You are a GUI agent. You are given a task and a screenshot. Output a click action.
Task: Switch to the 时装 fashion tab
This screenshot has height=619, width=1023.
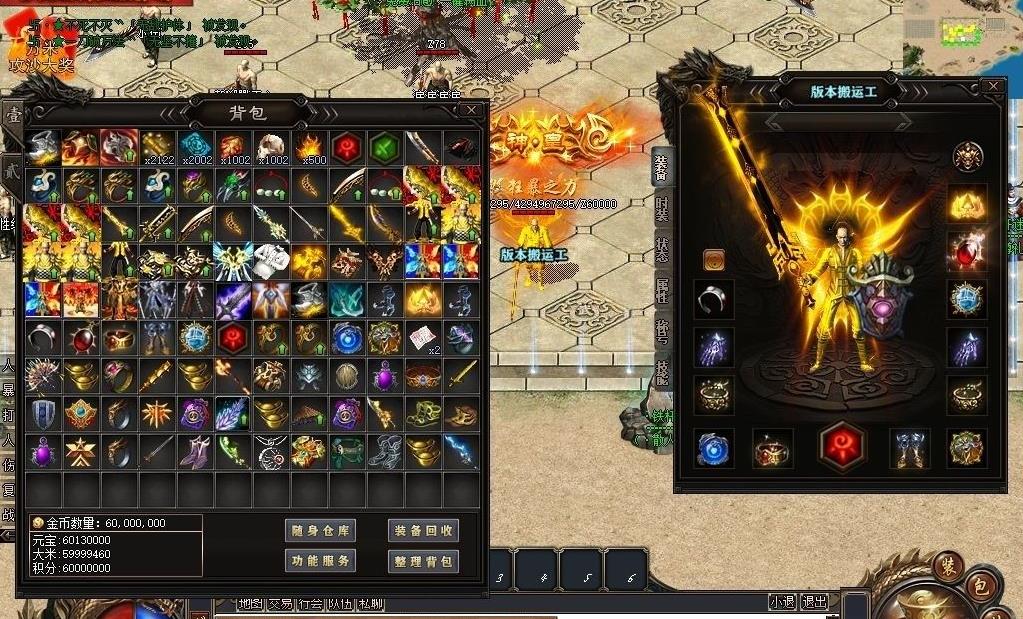pyautogui.click(x=662, y=209)
